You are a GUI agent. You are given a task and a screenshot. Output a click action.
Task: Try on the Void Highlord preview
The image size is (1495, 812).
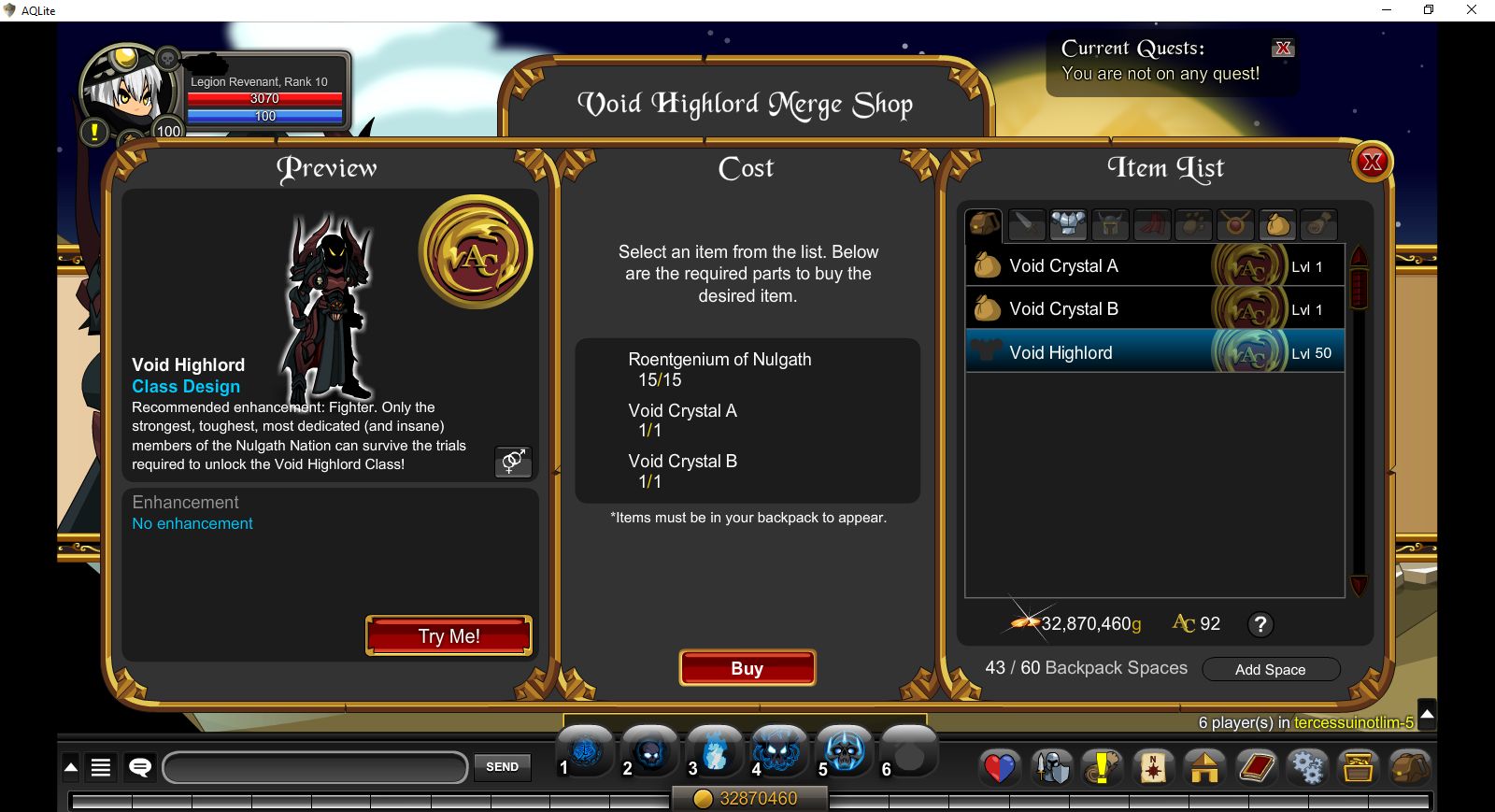click(x=448, y=635)
